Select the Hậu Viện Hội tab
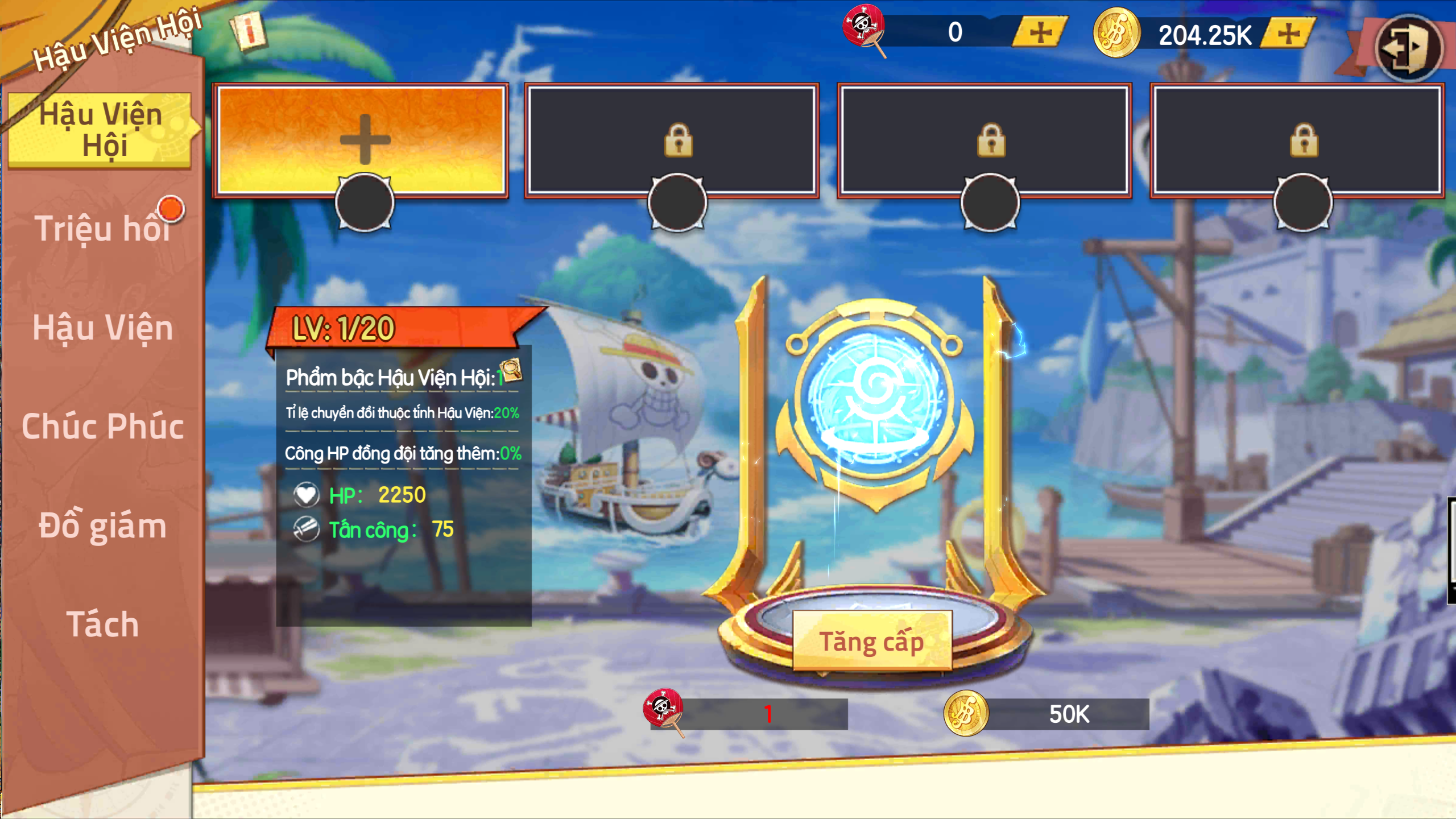 [x=101, y=130]
